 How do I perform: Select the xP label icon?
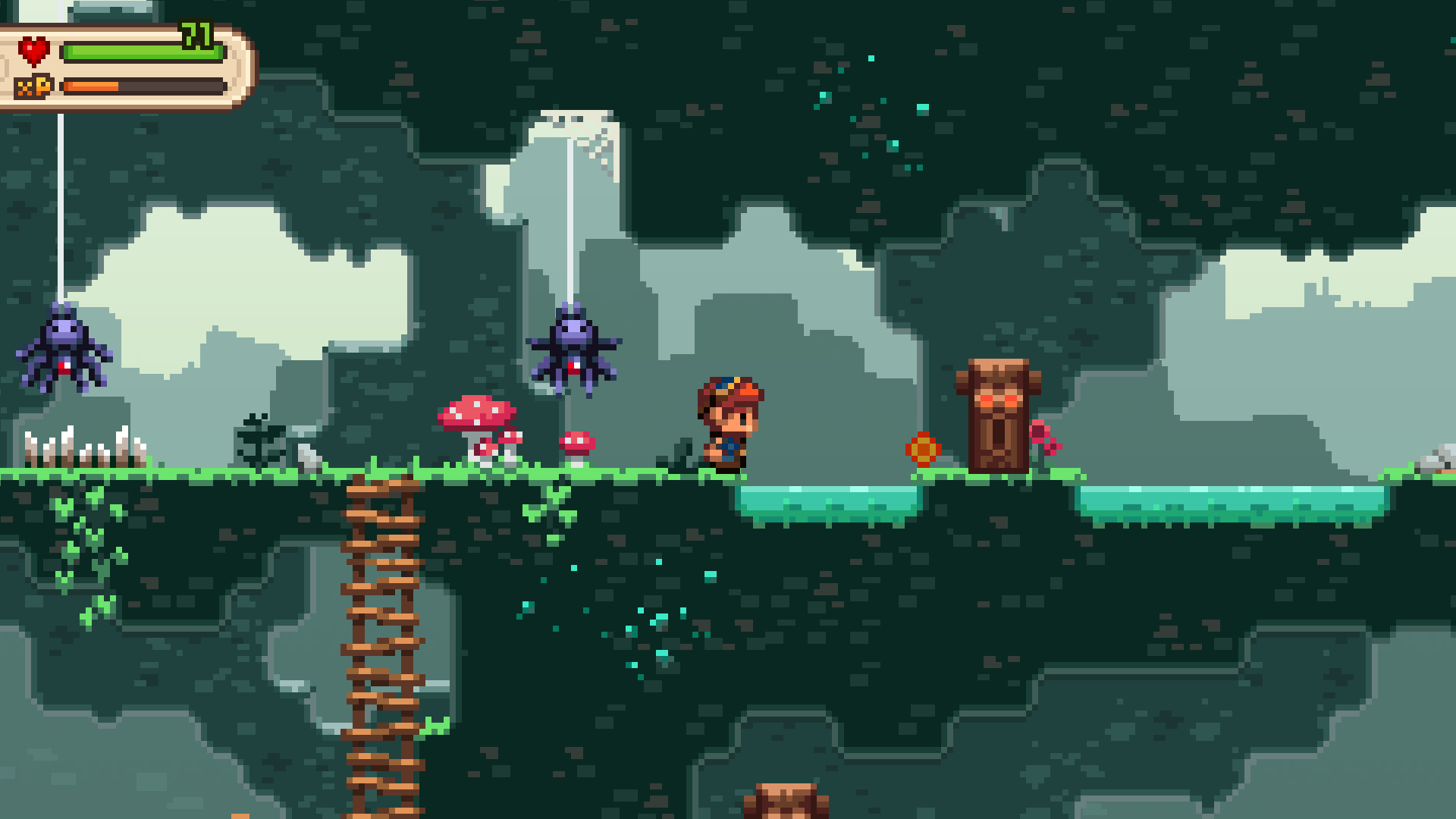36,86
